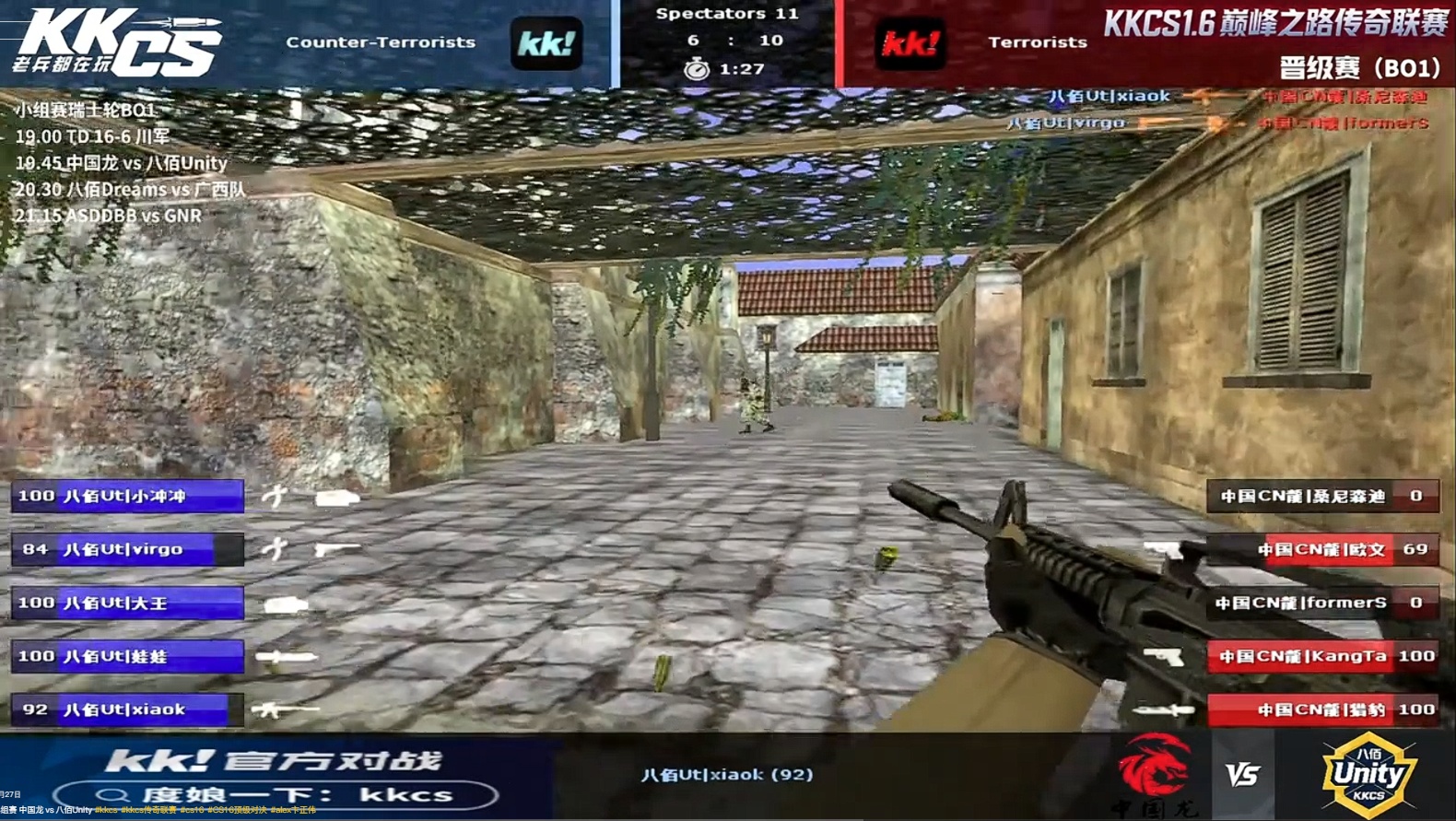This screenshot has width=1456, height=821.
Task: Click the Counter-Terrorists kk! team logo
Action: click(546, 43)
